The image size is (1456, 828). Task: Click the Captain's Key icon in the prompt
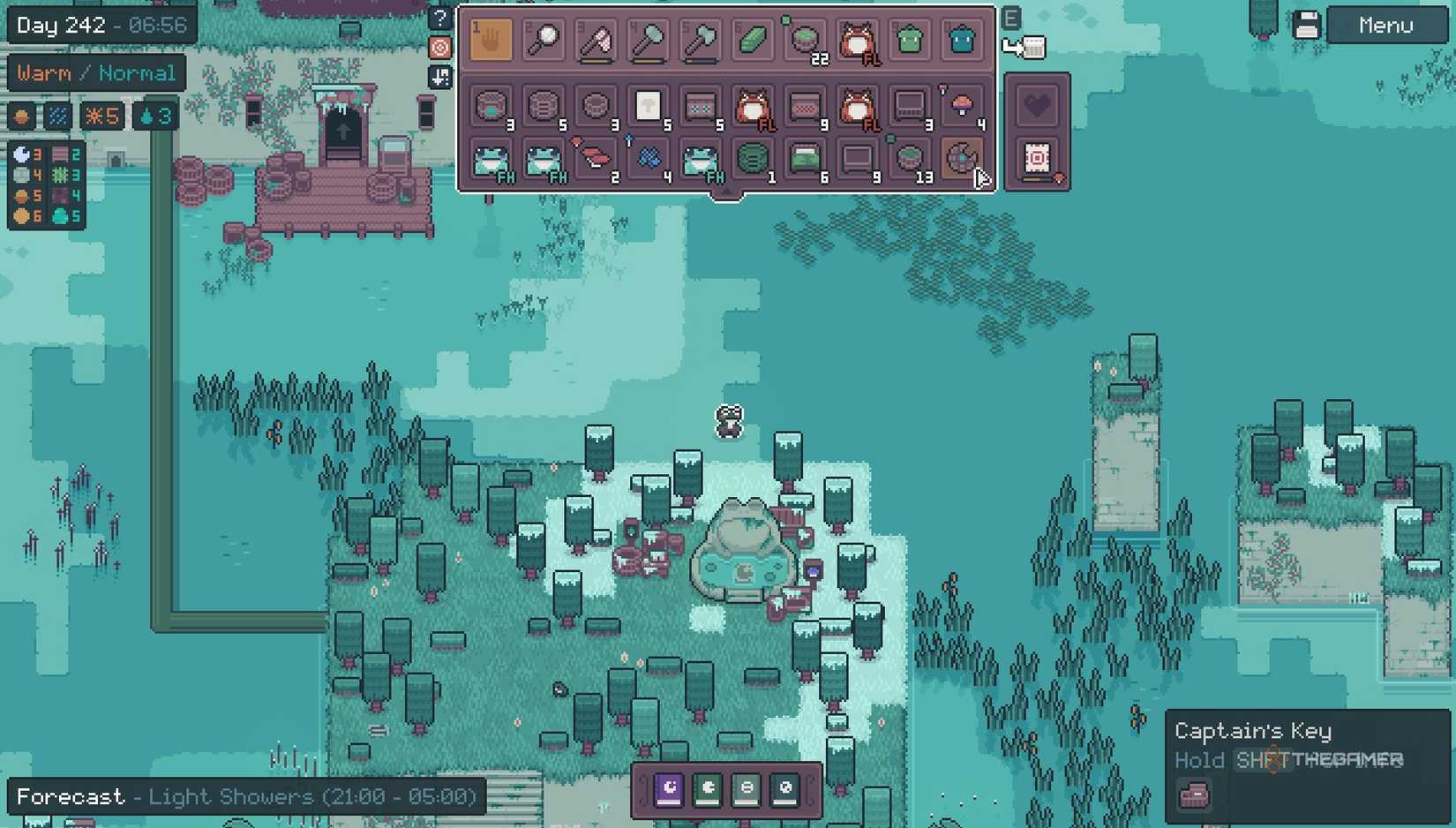point(1195,794)
